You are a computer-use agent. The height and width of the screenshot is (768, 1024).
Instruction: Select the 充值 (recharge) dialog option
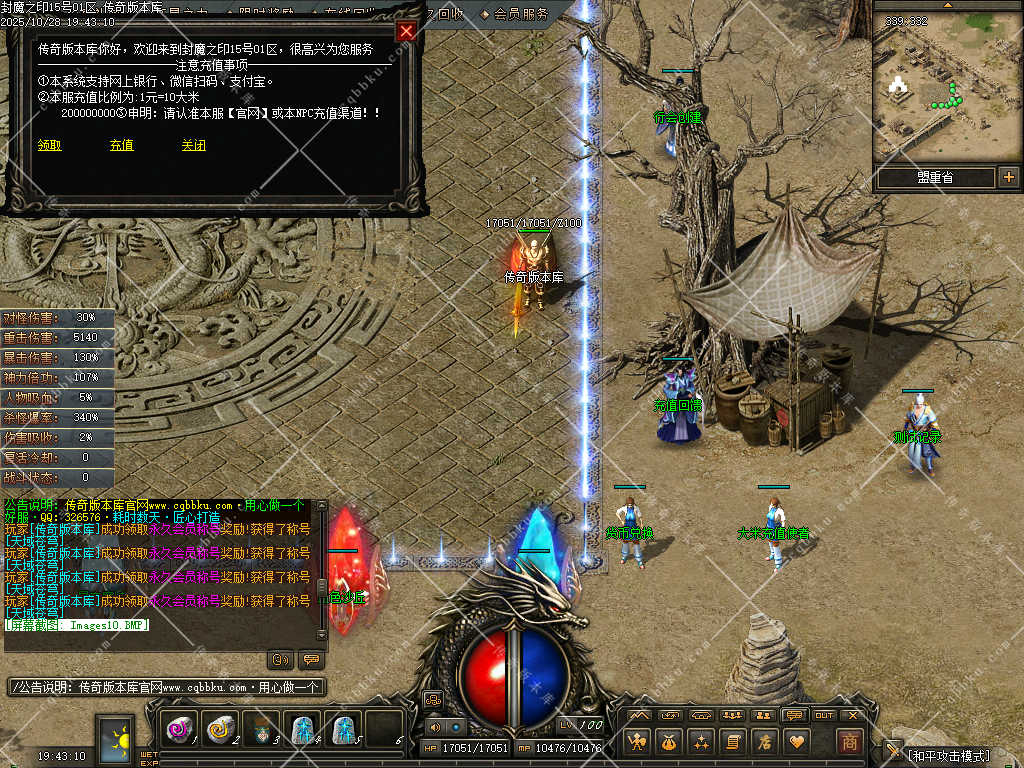click(x=122, y=145)
